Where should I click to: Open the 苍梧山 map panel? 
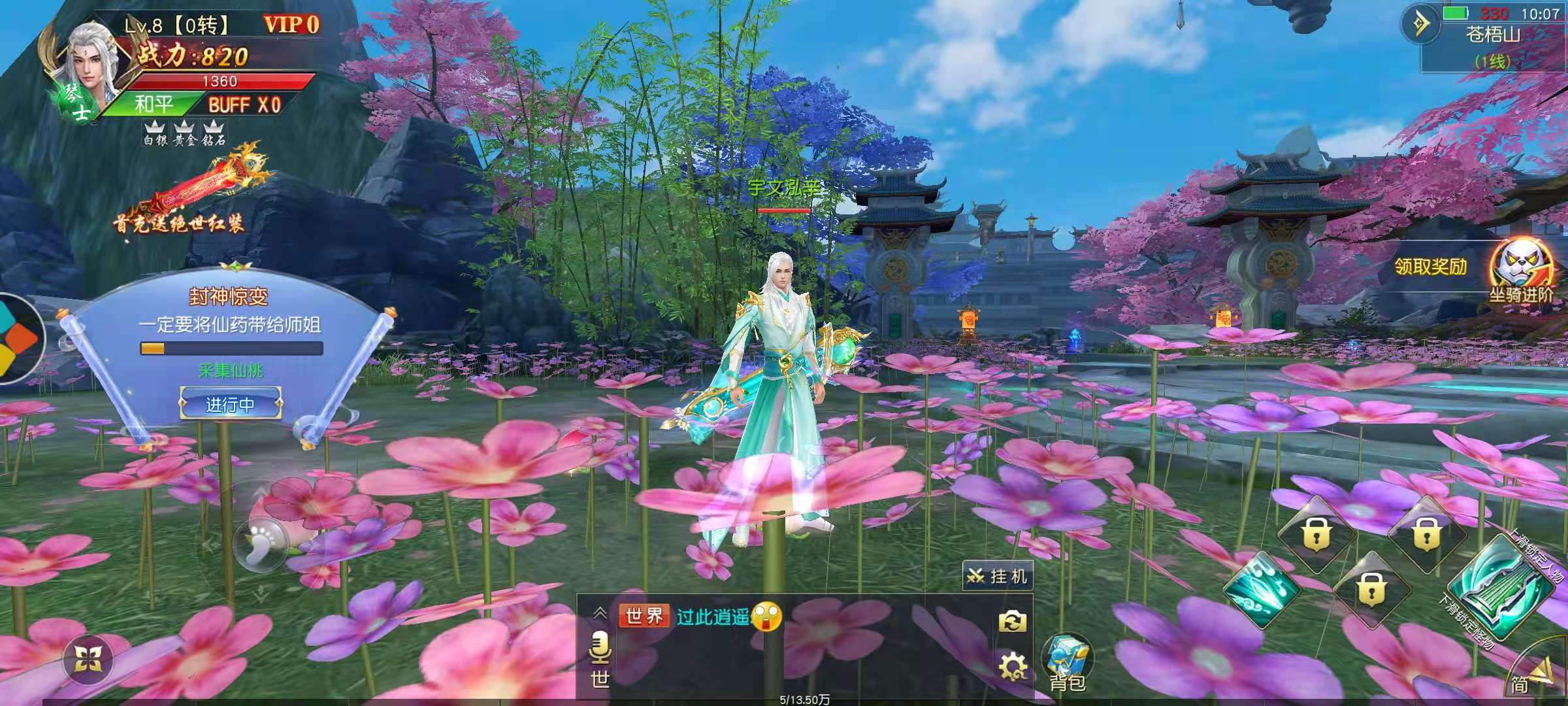click(x=1493, y=36)
